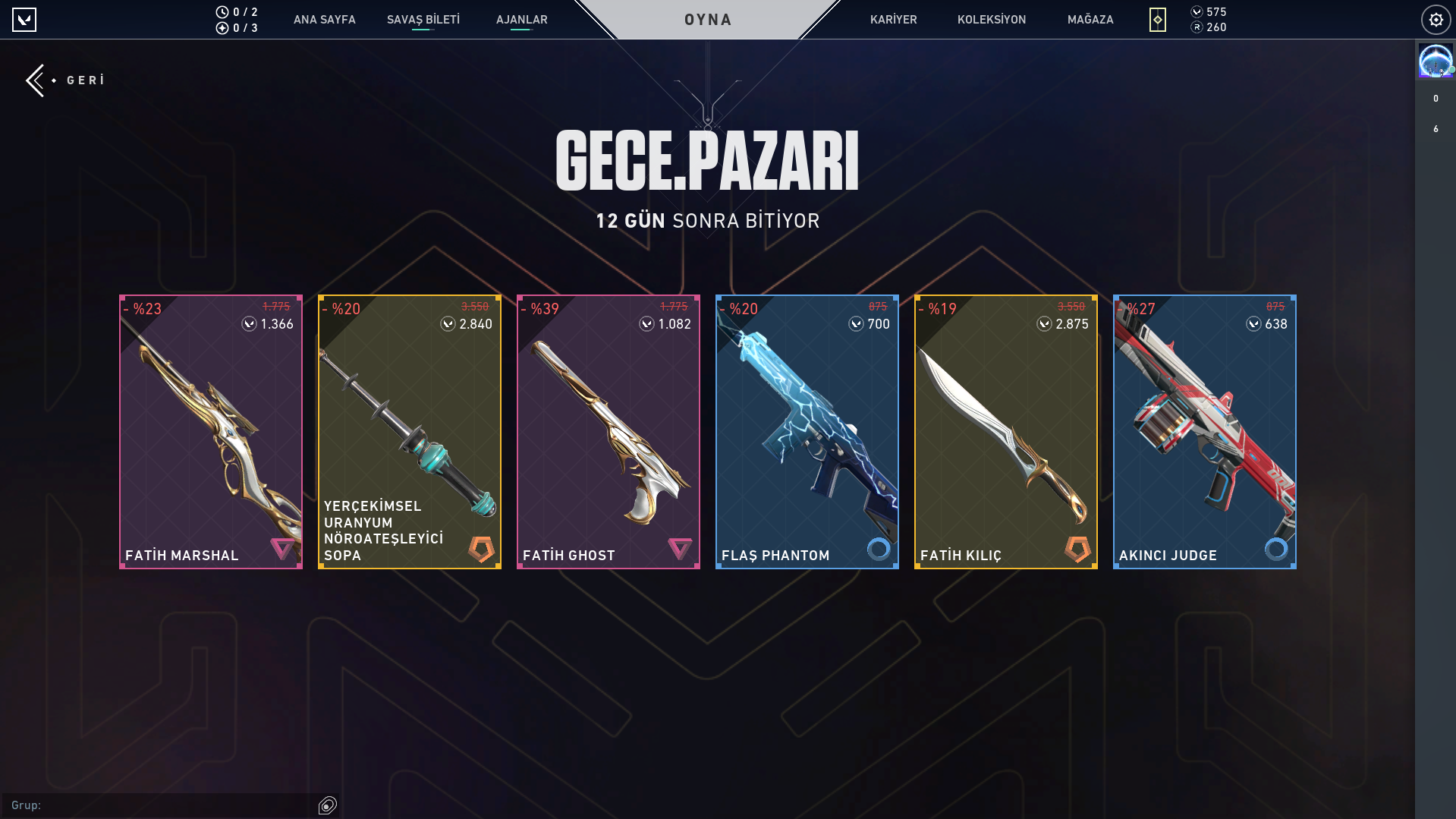Open the MAĞAZA store tab
The width and height of the screenshot is (1456, 819).
tap(1090, 20)
